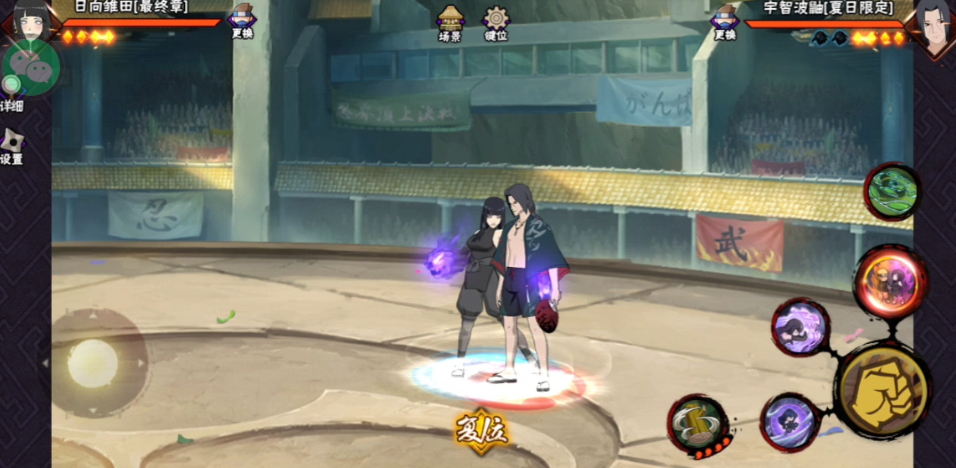Open the 场景 scene selector
The height and width of the screenshot is (468, 956).
pyautogui.click(x=450, y=22)
